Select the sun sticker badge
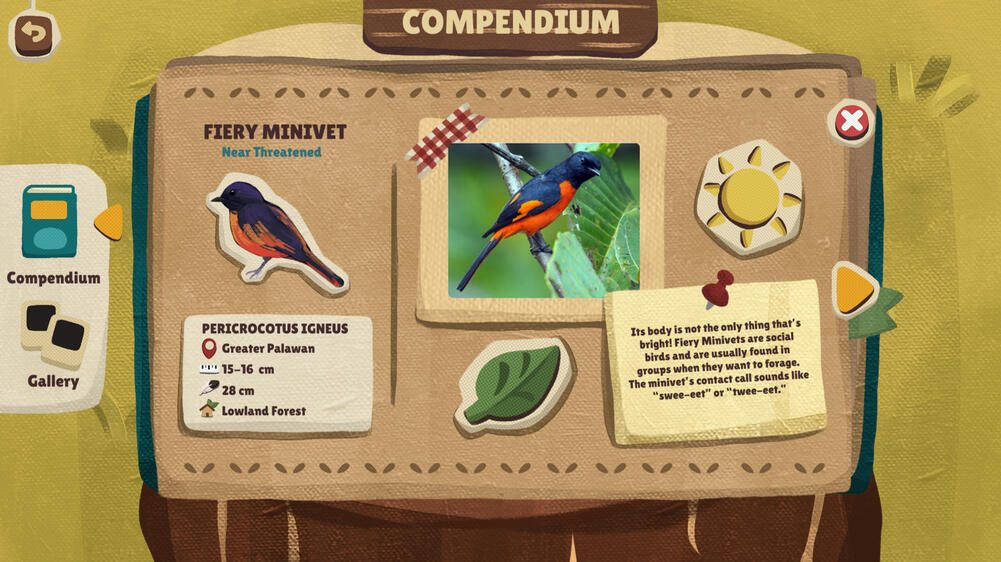 [x=749, y=197]
